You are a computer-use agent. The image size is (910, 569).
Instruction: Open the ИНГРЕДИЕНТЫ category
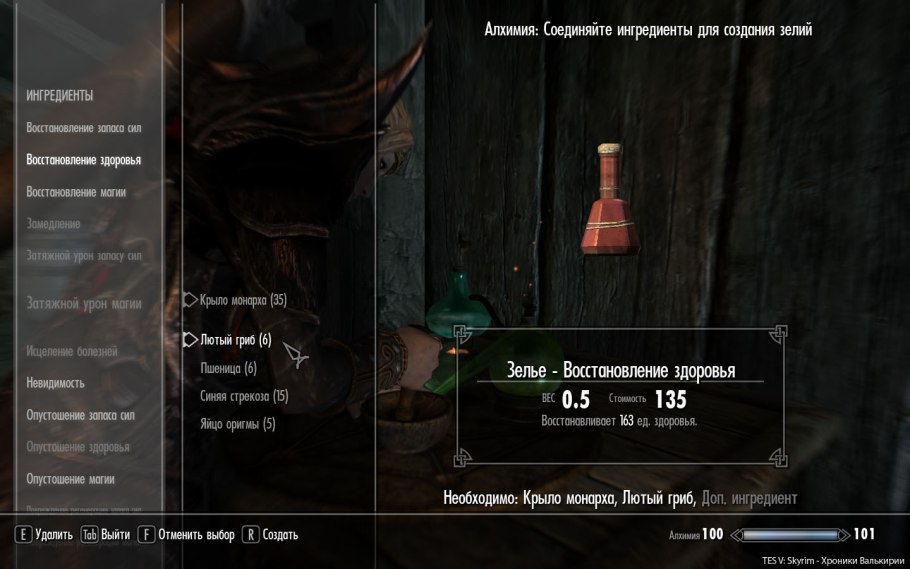point(60,96)
